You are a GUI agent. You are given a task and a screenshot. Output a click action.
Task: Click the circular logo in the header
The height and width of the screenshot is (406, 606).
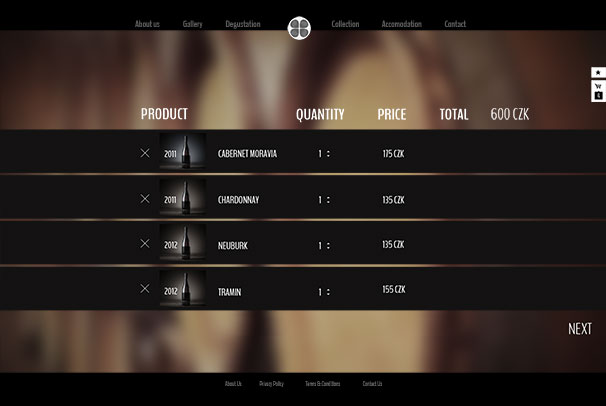299,27
